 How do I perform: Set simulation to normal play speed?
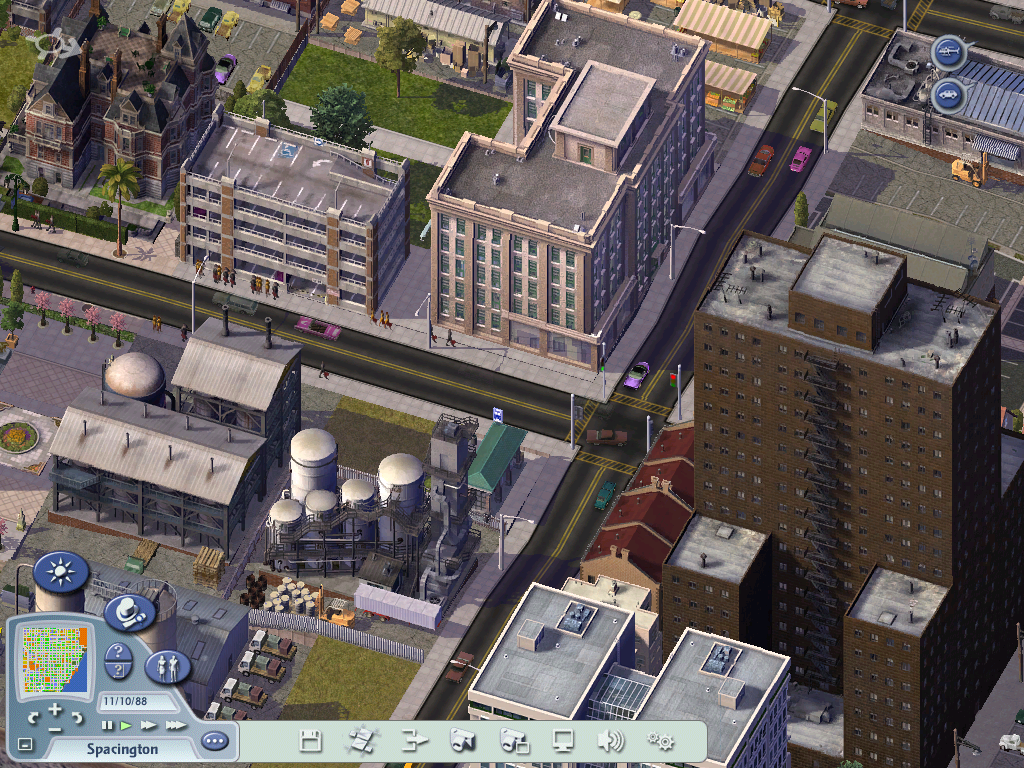(126, 725)
